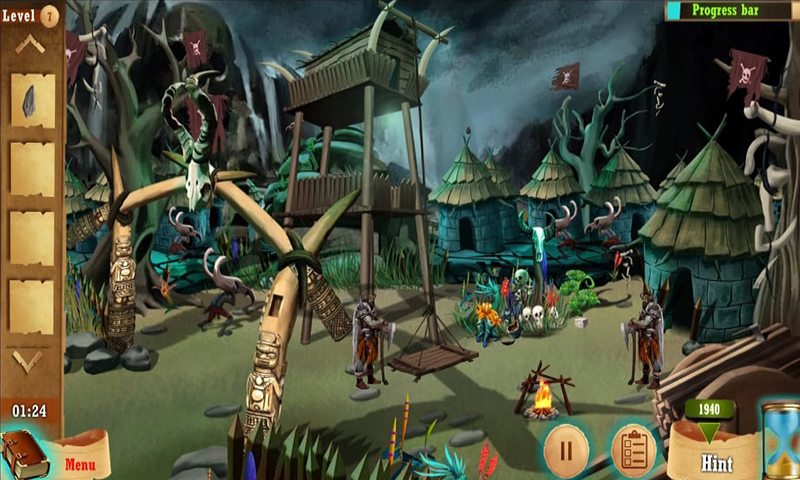Pause the game with the round button
Screen dimensions: 800x480
565,449
